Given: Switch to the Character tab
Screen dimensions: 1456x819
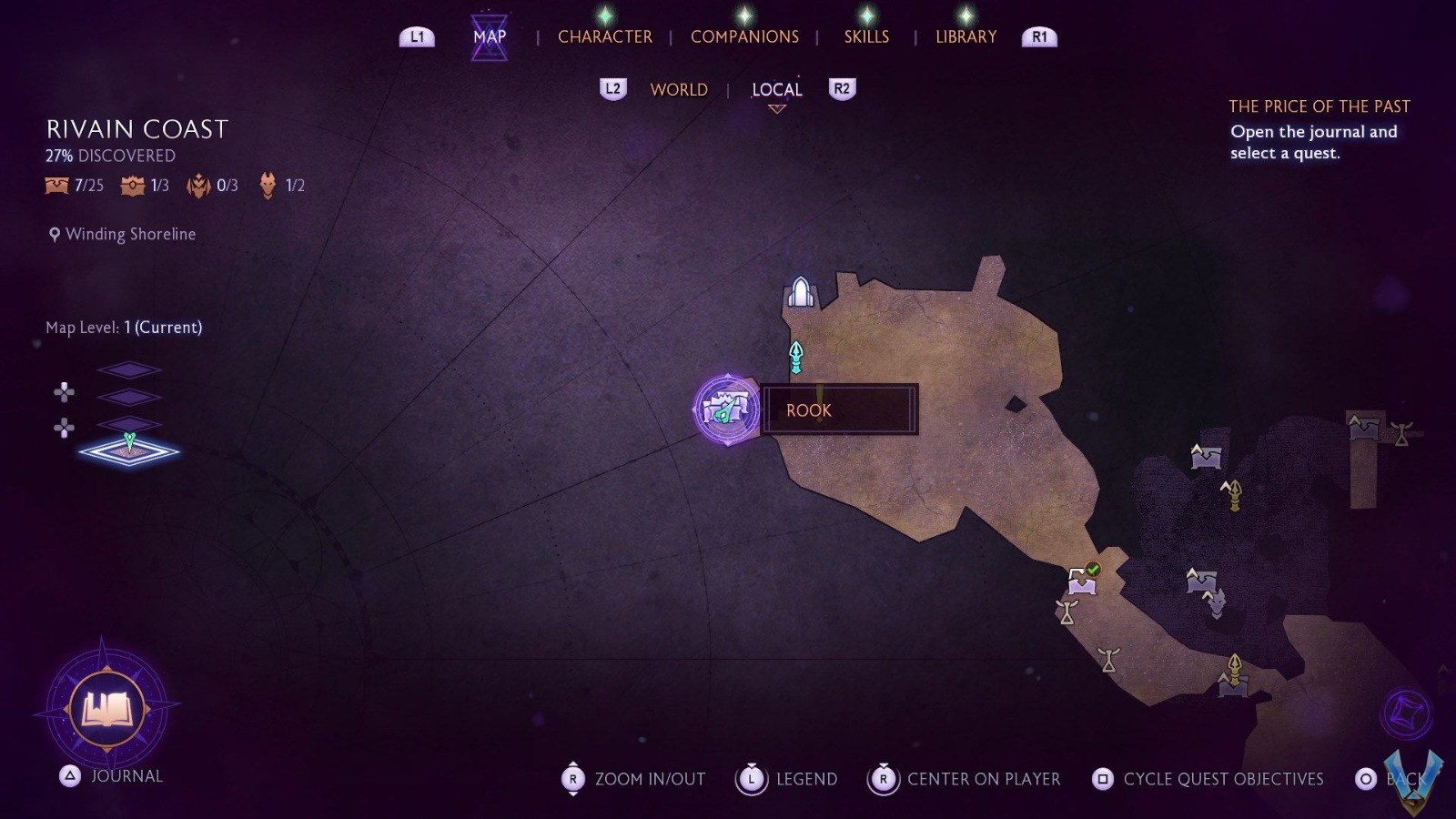Looking at the screenshot, I should click(604, 36).
